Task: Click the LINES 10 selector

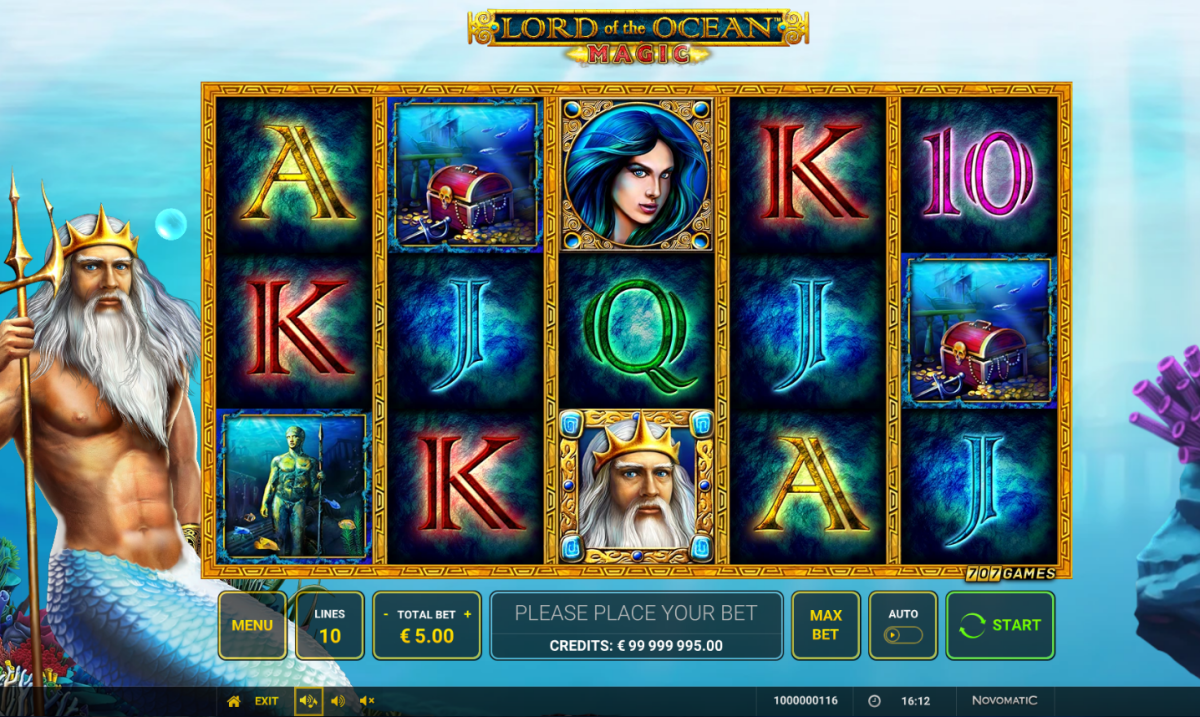Action: 329,625
